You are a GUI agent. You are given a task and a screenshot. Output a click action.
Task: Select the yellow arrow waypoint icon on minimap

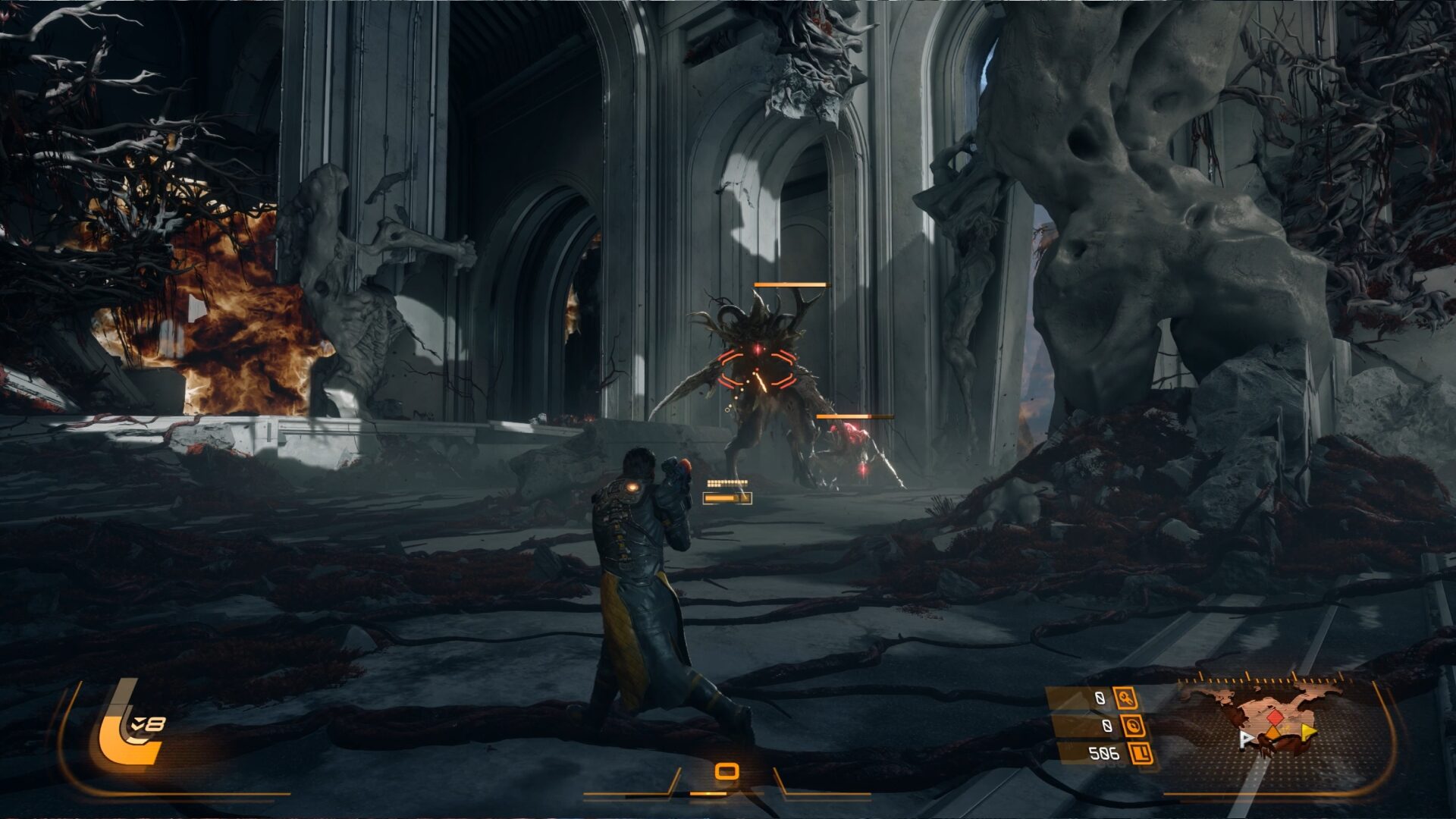[1309, 732]
